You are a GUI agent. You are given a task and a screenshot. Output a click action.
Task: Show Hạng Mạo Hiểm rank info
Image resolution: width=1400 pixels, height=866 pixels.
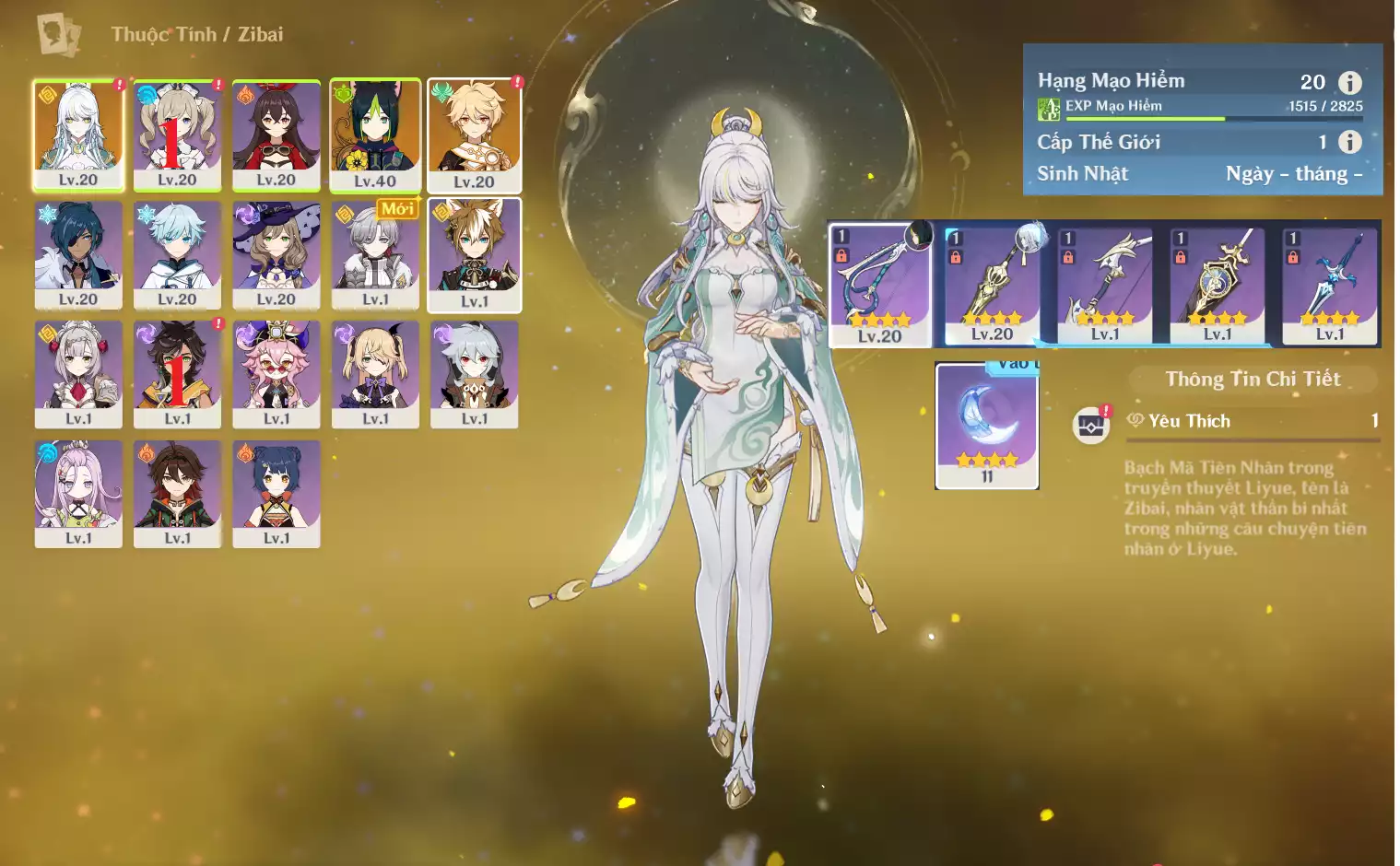1349,83
